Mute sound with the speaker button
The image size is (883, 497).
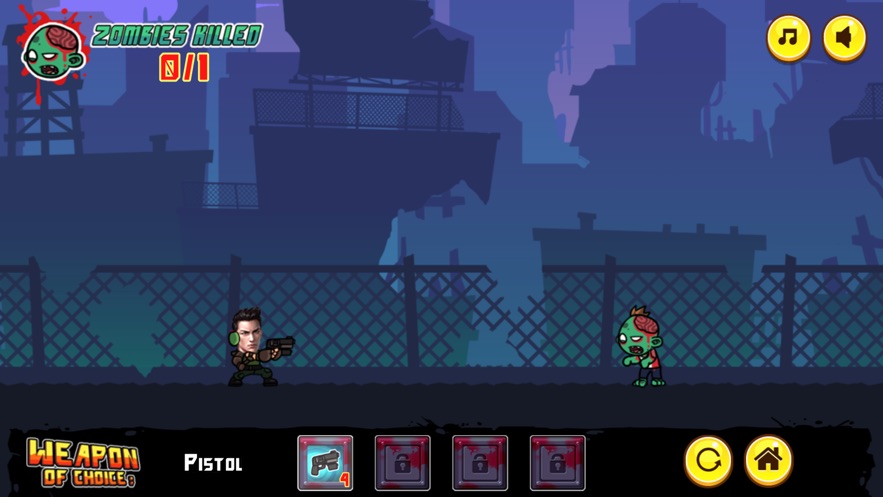pyautogui.click(x=844, y=39)
